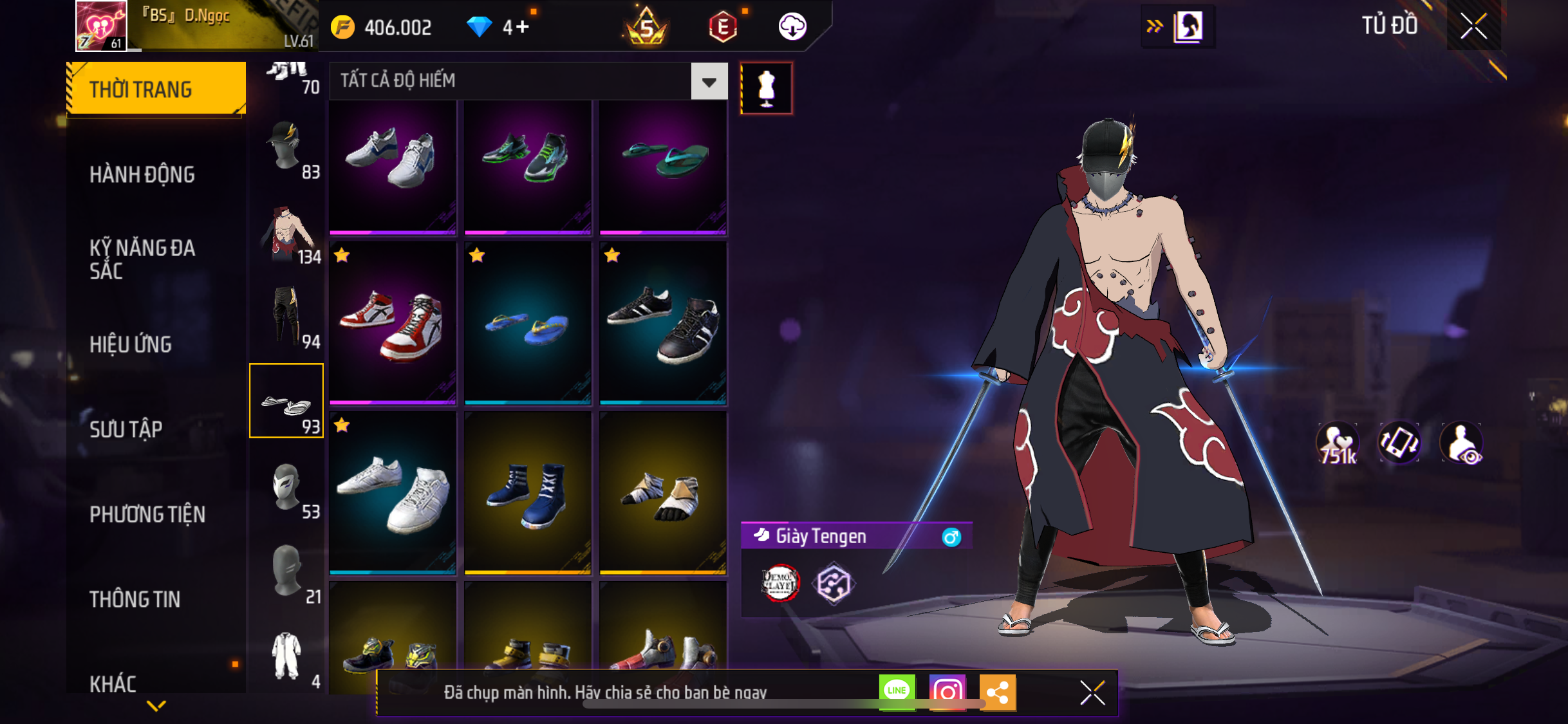Image resolution: width=1568 pixels, height=724 pixels.
Task: Go to the PHƯƠNG TIỆN section
Action: (x=147, y=514)
